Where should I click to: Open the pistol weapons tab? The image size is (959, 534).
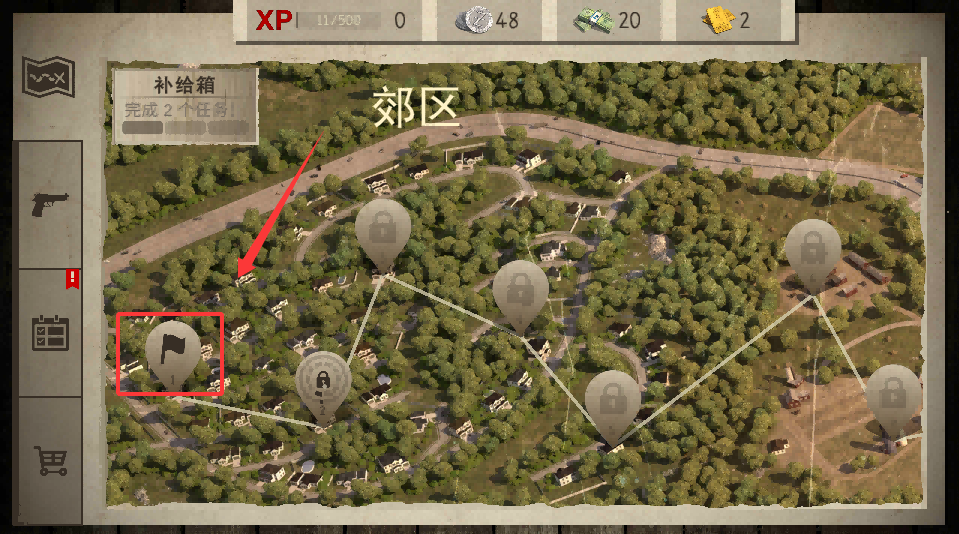(49, 204)
